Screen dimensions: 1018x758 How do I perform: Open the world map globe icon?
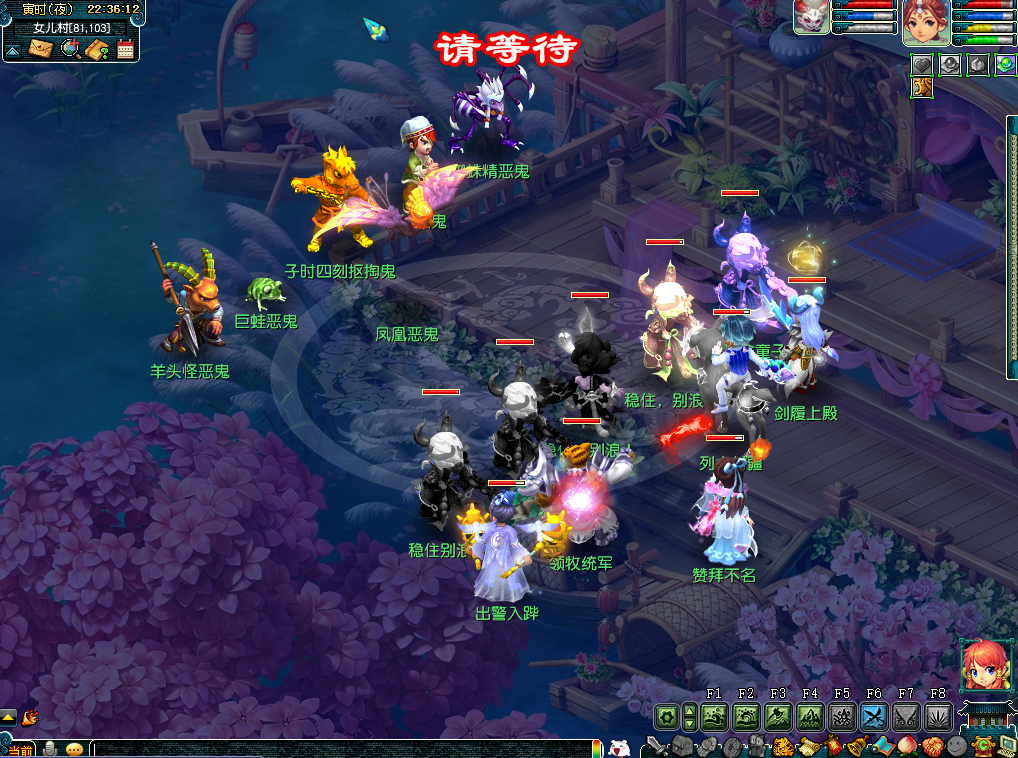tap(70, 49)
